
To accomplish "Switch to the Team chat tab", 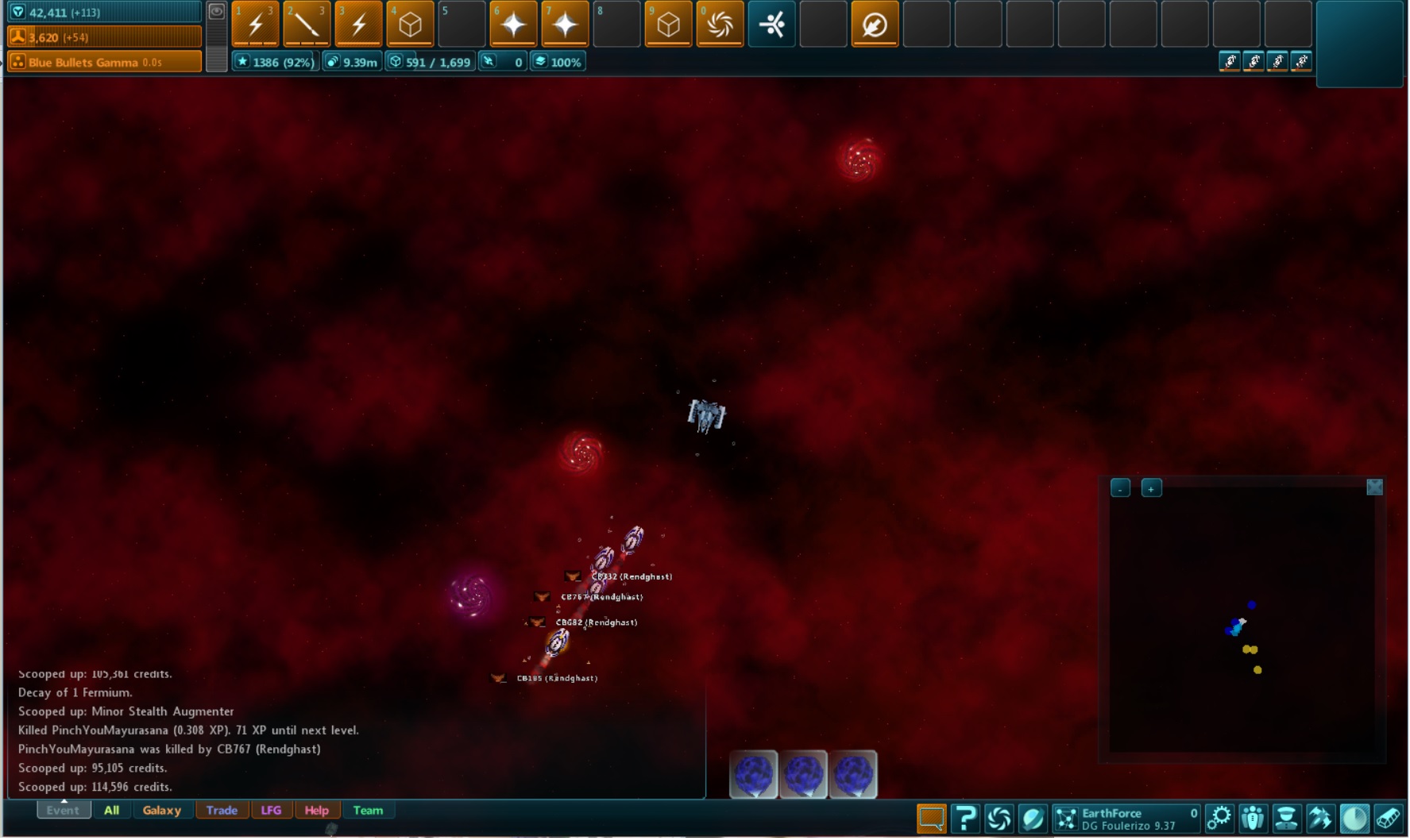I will click(x=368, y=811).
